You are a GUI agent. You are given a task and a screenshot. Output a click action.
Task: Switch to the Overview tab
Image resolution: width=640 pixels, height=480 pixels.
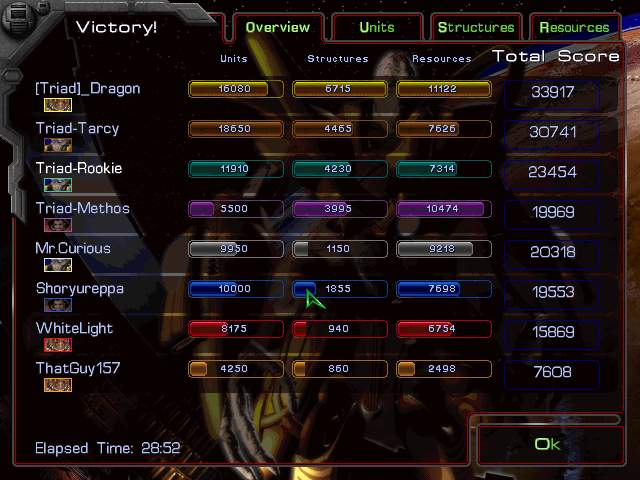tap(279, 27)
